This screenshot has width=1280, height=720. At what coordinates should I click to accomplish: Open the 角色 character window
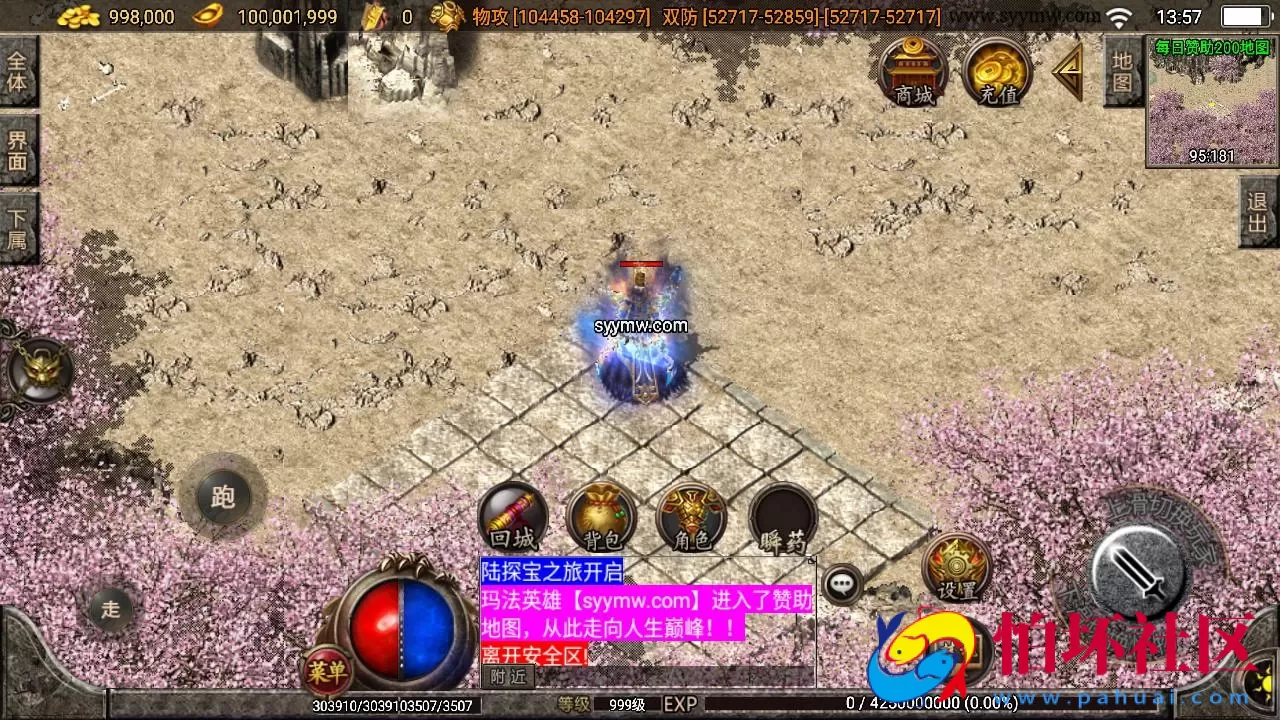pos(690,520)
